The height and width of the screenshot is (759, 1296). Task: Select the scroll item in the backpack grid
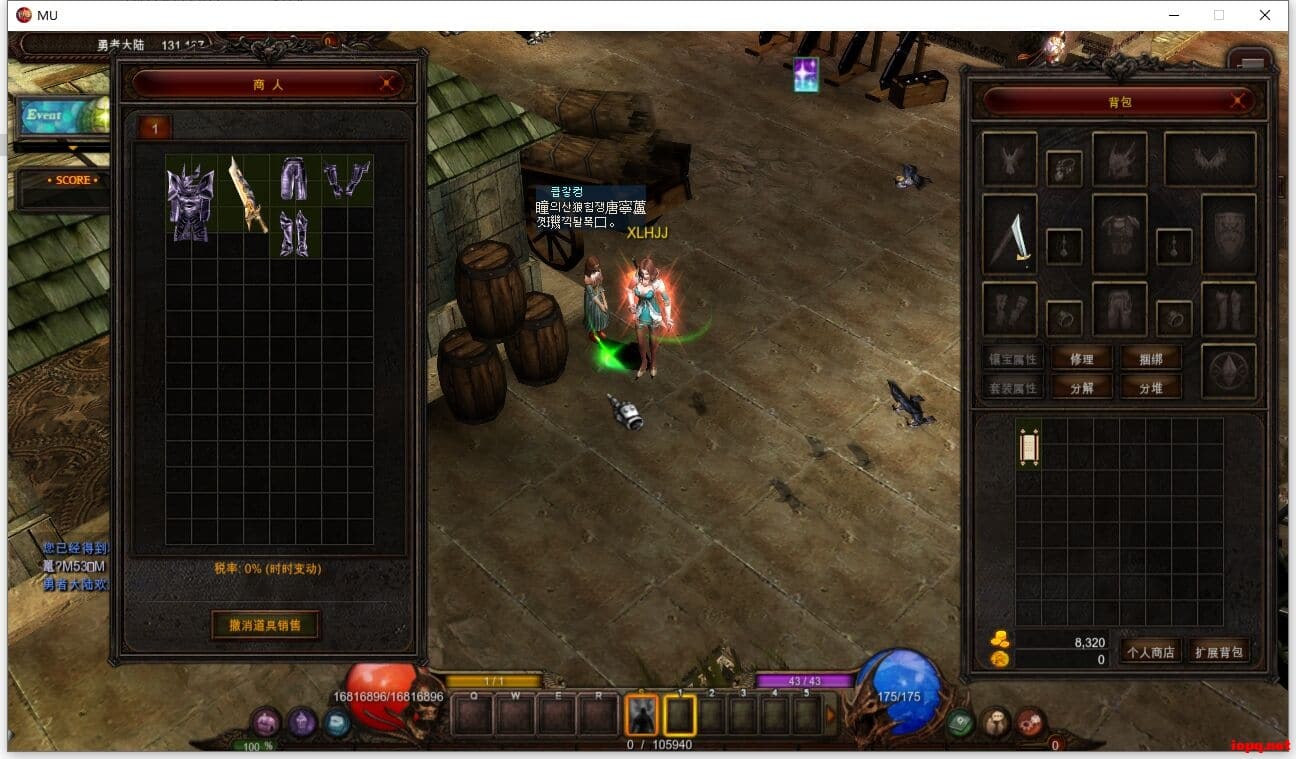click(1029, 444)
